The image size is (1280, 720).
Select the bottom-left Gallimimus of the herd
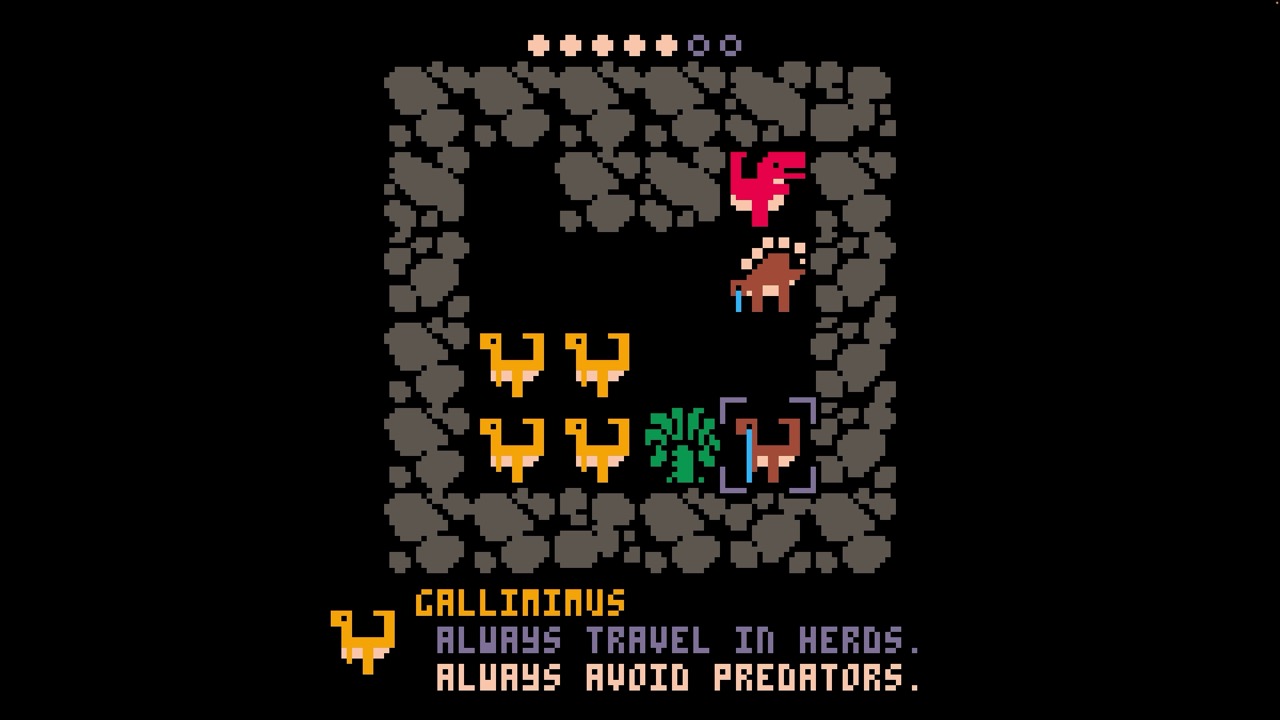pyautogui.click(x=510, y=450)
